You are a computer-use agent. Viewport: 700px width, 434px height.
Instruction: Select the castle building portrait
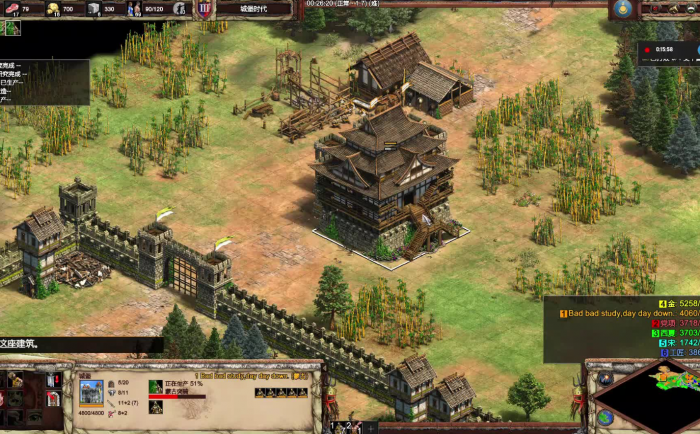(91, 391)
